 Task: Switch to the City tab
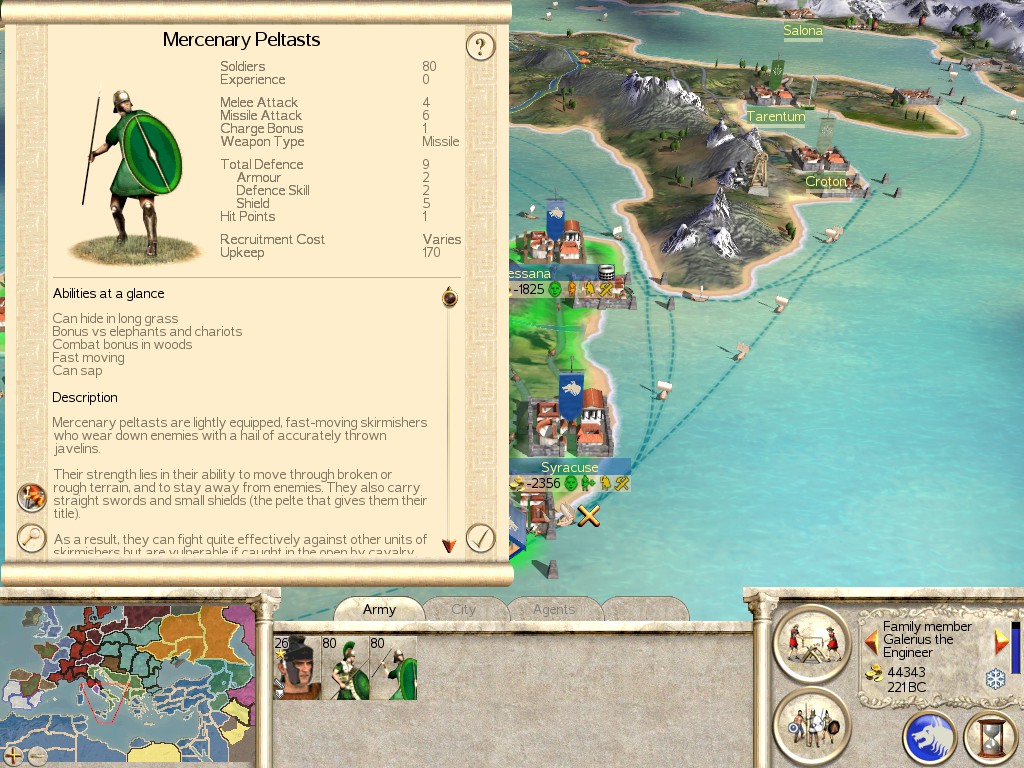tap(463, 609)
